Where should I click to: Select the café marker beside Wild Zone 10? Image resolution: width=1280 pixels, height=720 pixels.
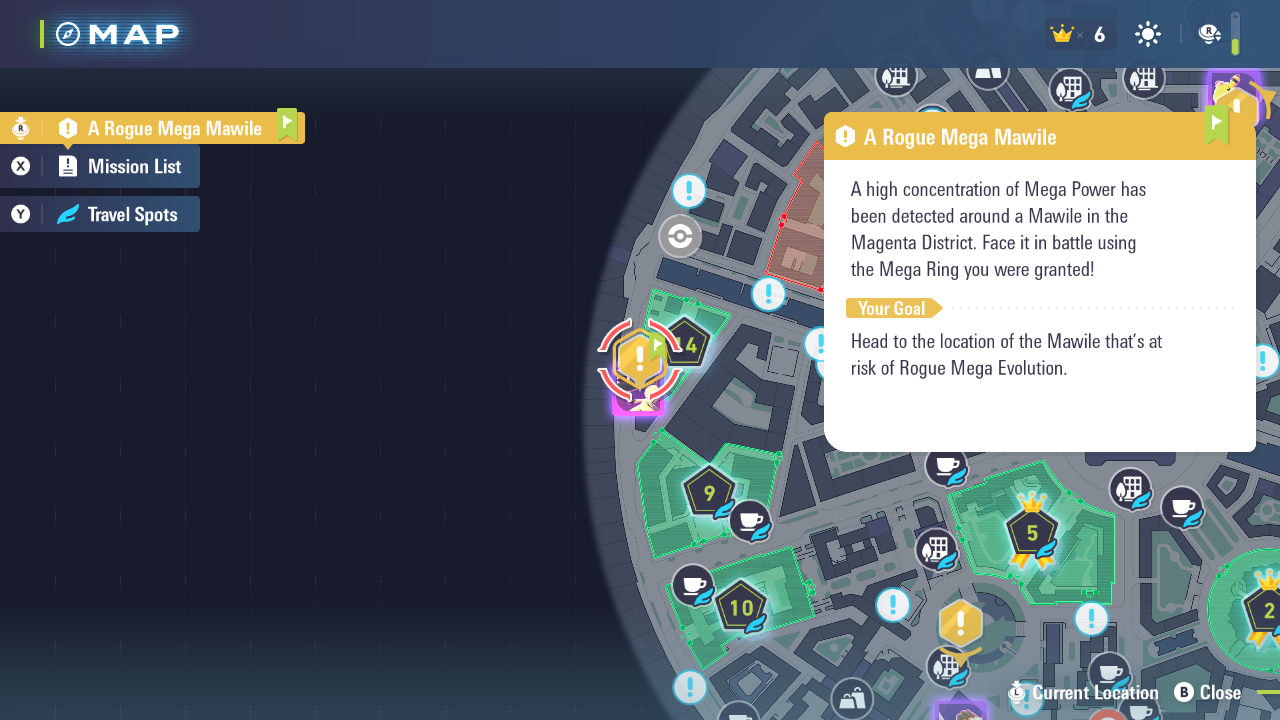coord(692,585)
